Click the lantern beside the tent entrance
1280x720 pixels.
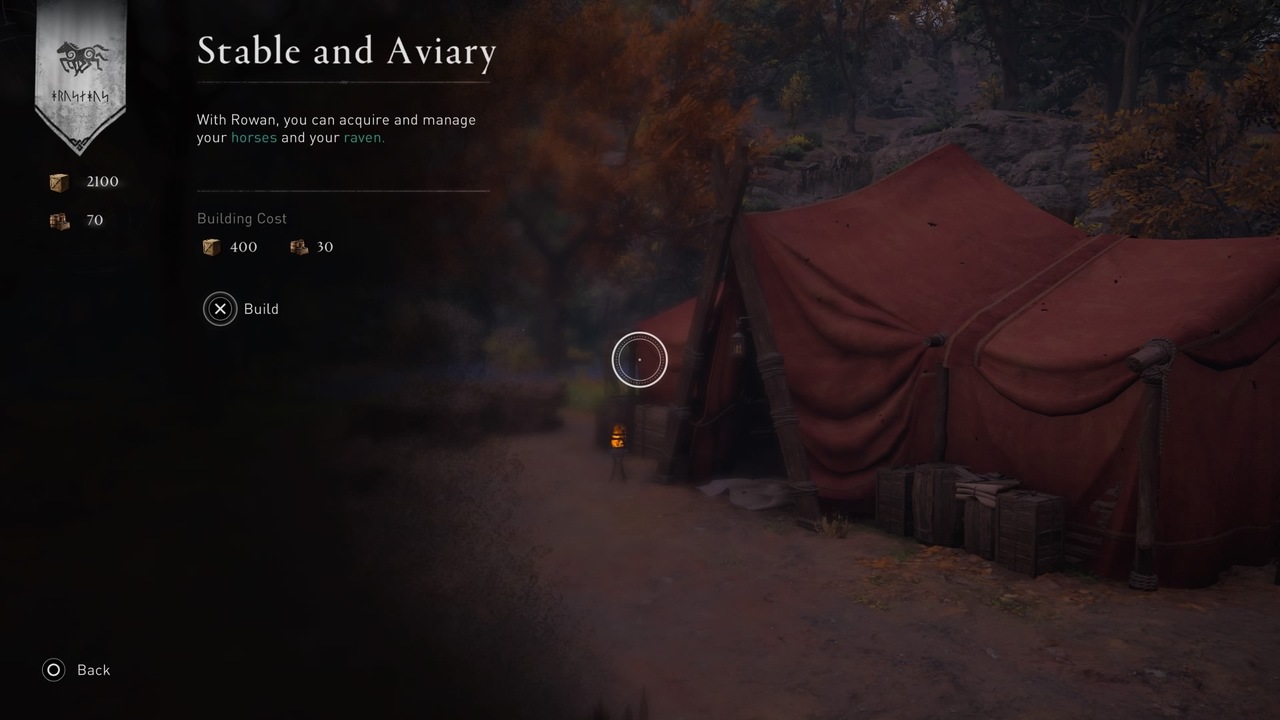[x=616, y=434]
